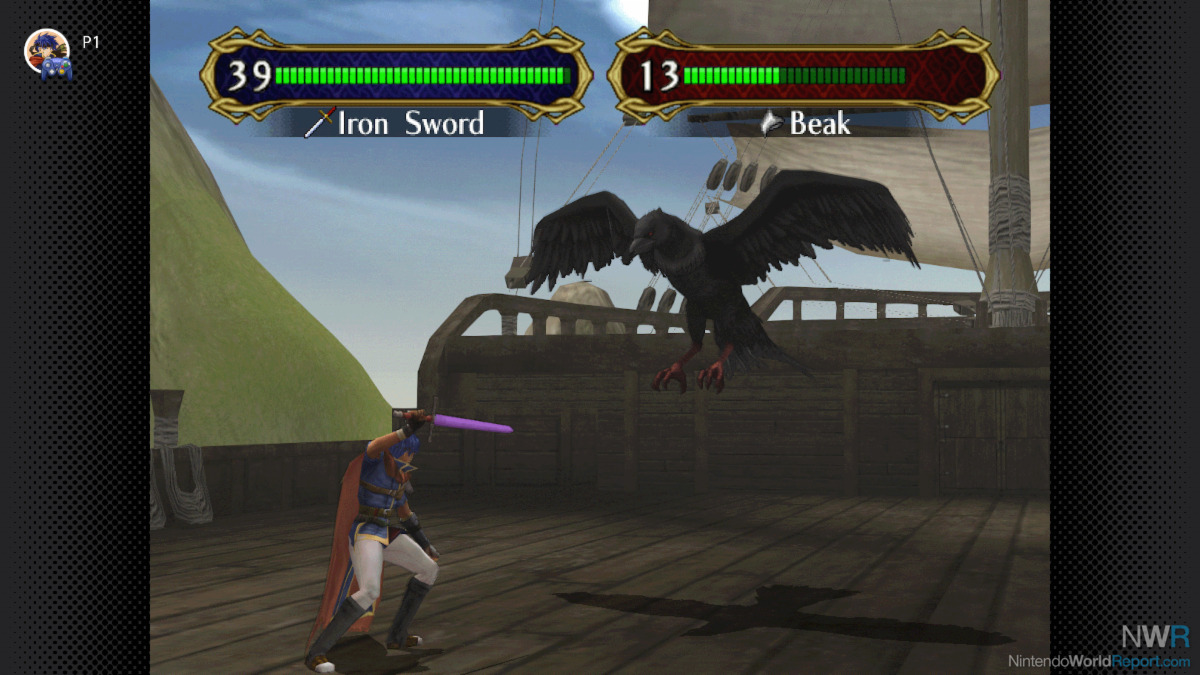The width and height of the screenshot is (1200, 675).
Task: Select the enemy's Beak weapon label
Action: click(x=806, y=123)
